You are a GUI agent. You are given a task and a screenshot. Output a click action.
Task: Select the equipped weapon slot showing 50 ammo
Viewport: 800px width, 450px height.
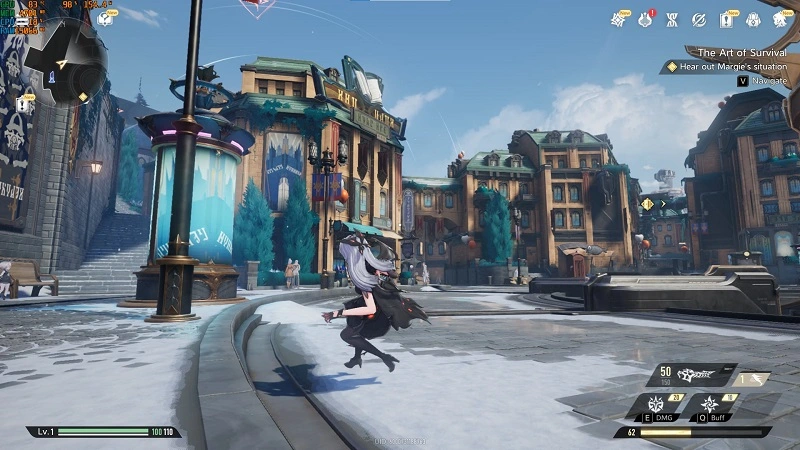(691, 376)
